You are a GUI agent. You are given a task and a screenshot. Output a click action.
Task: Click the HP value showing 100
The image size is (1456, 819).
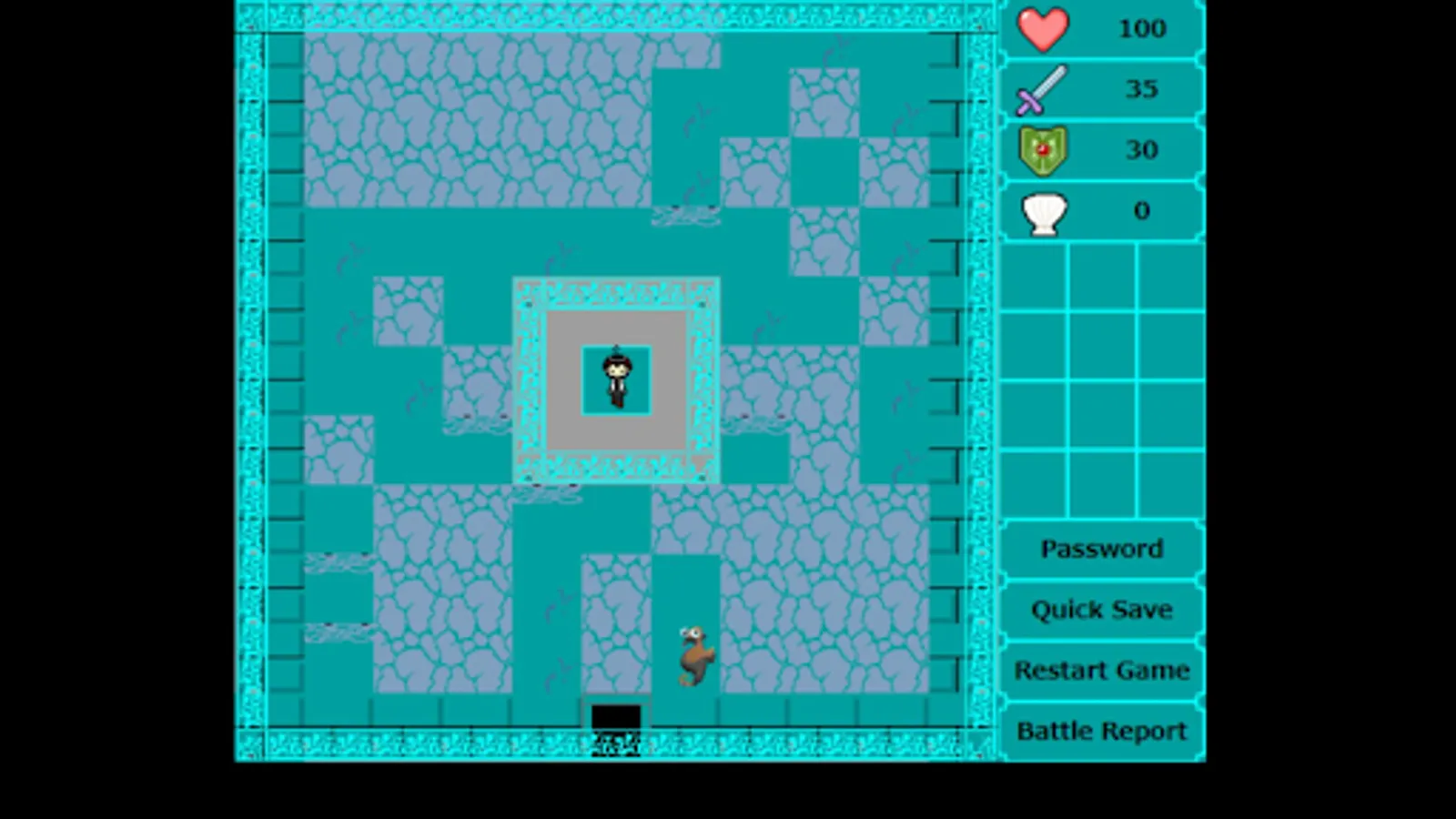[1143, 28]
